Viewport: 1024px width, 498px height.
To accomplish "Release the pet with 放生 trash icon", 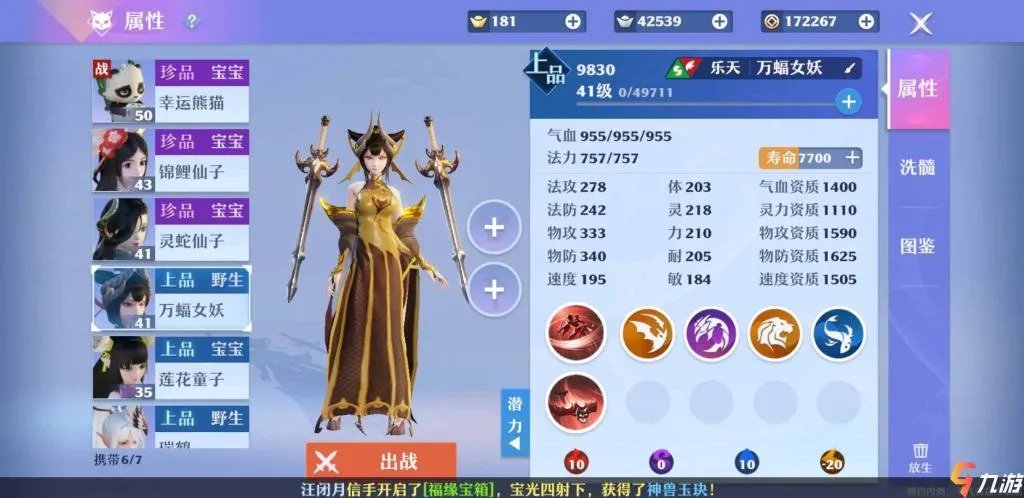I will coord(920,455).
